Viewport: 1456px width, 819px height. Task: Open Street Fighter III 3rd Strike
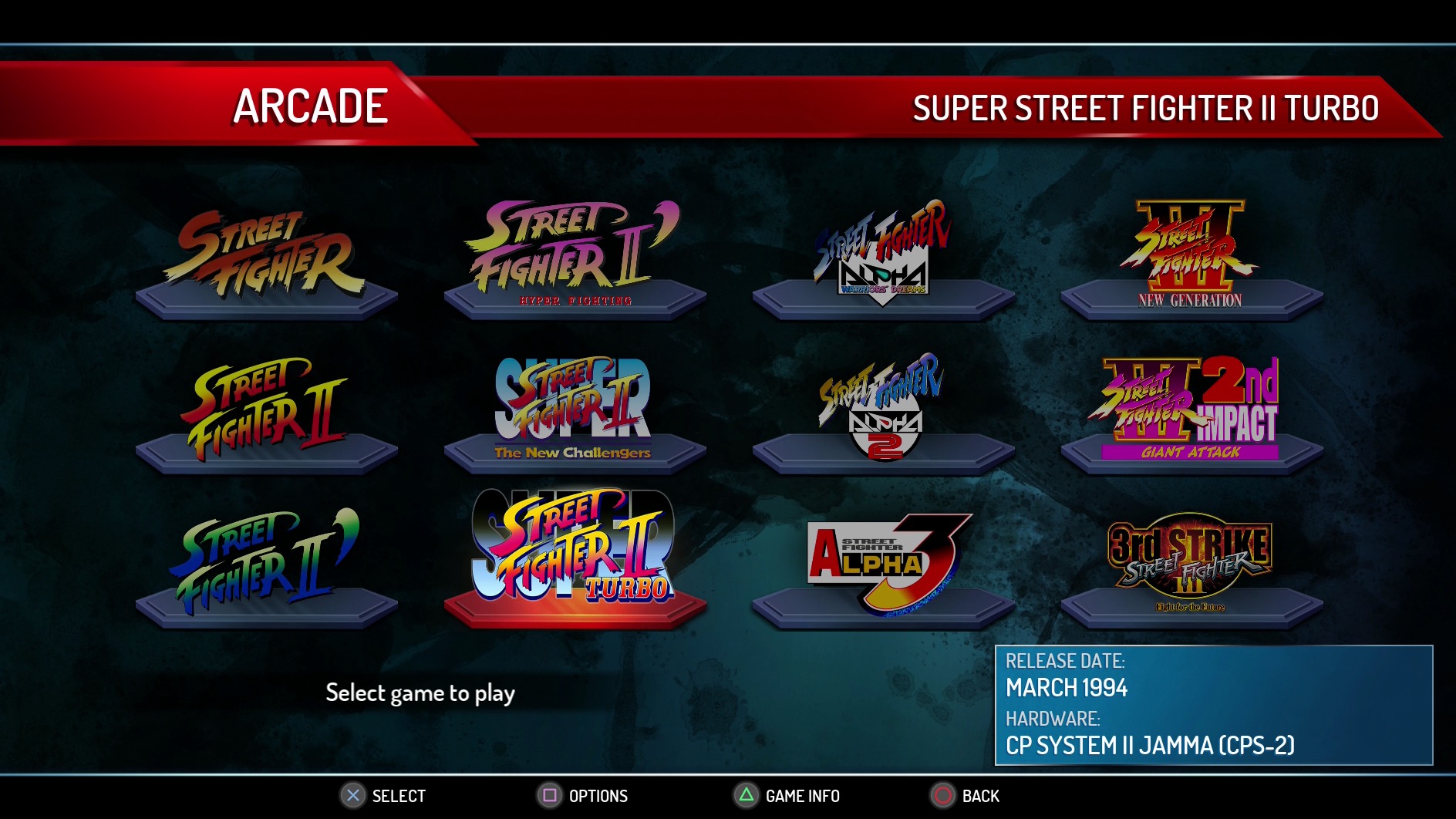tap(1191, 561)
